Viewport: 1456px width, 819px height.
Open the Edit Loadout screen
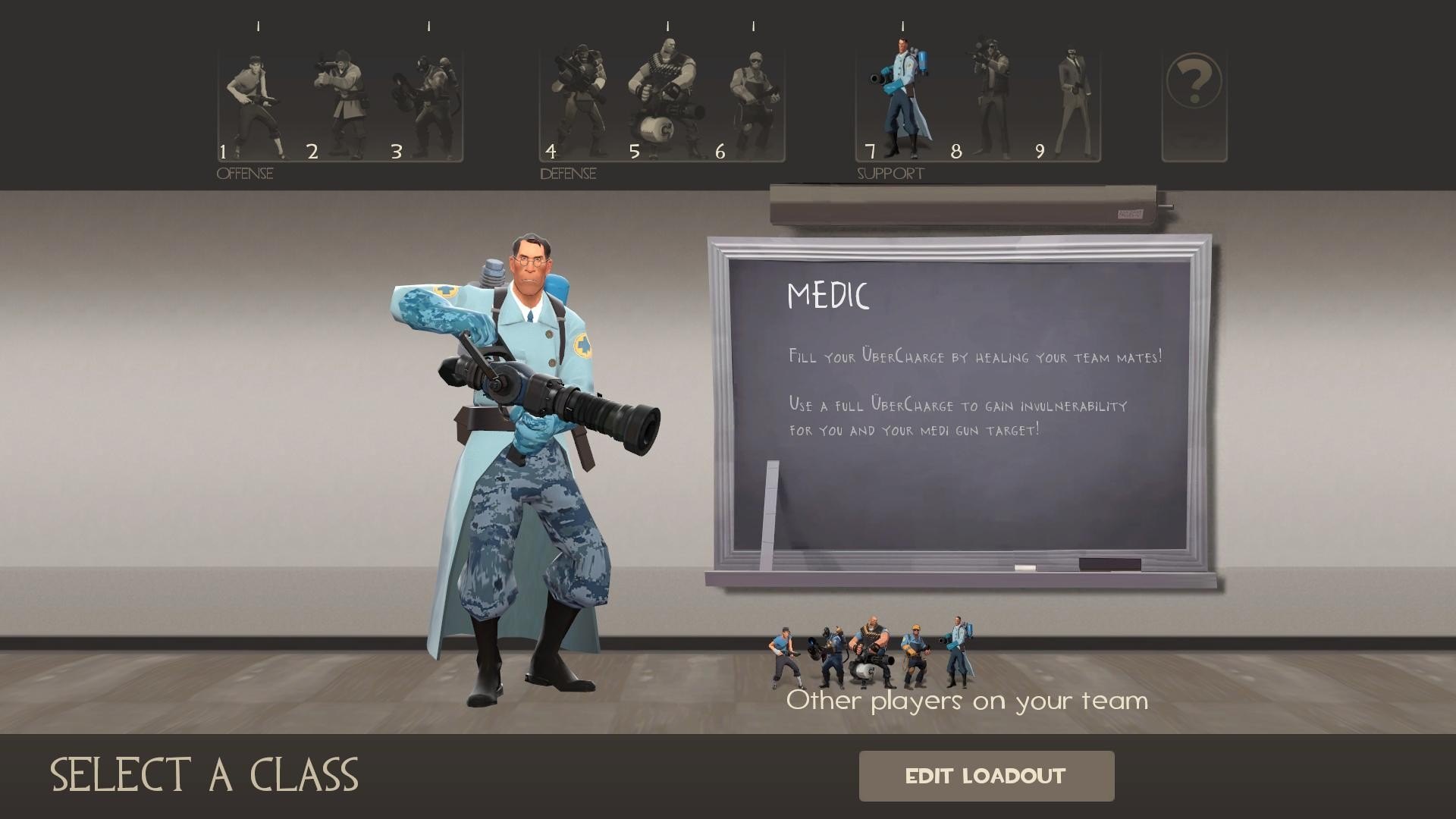tap(986, 776)
